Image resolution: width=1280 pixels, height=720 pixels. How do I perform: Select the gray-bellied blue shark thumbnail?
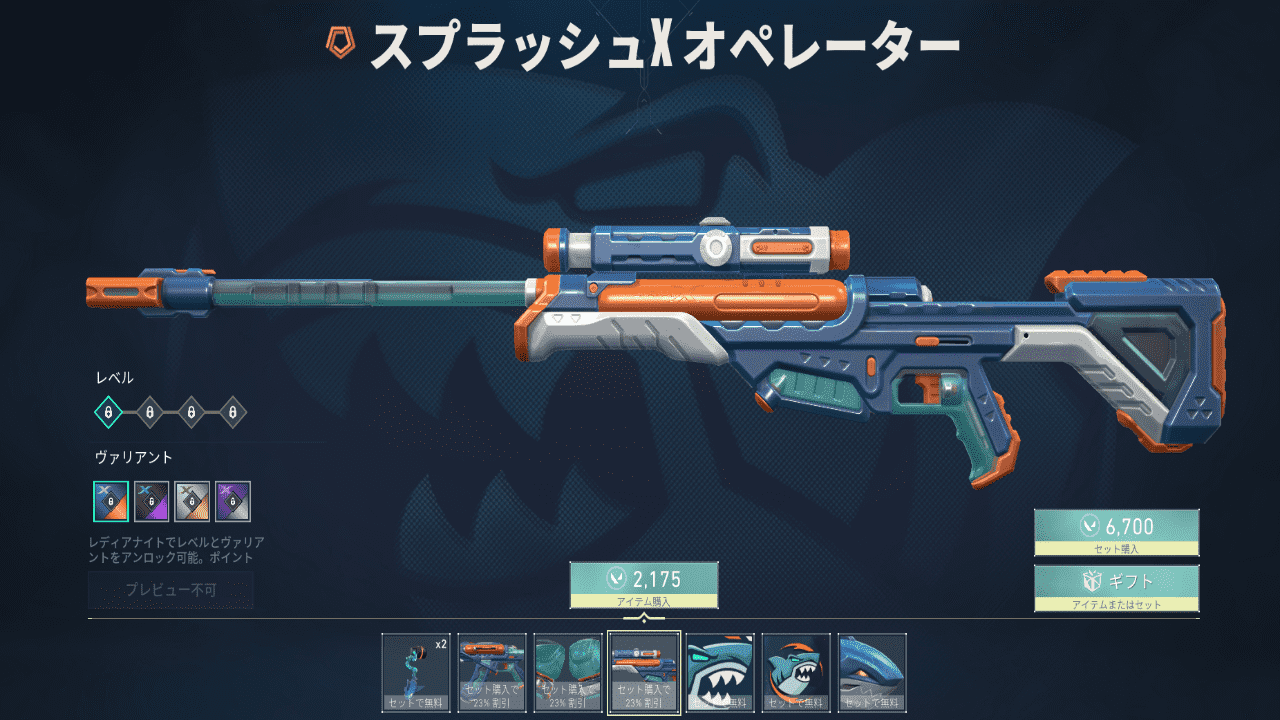pos(872,672)
